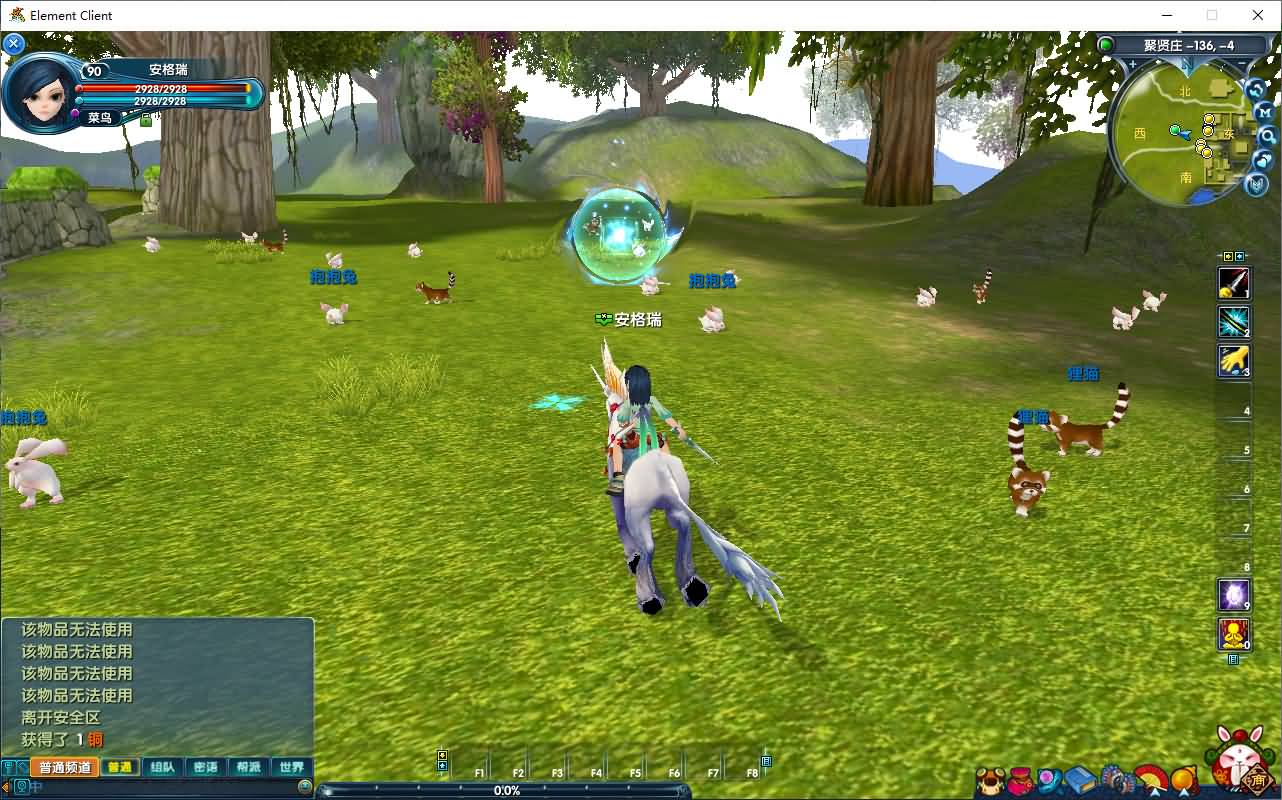Click the magnifying glass search button
1282x800 pixels.
point(1268,136)
